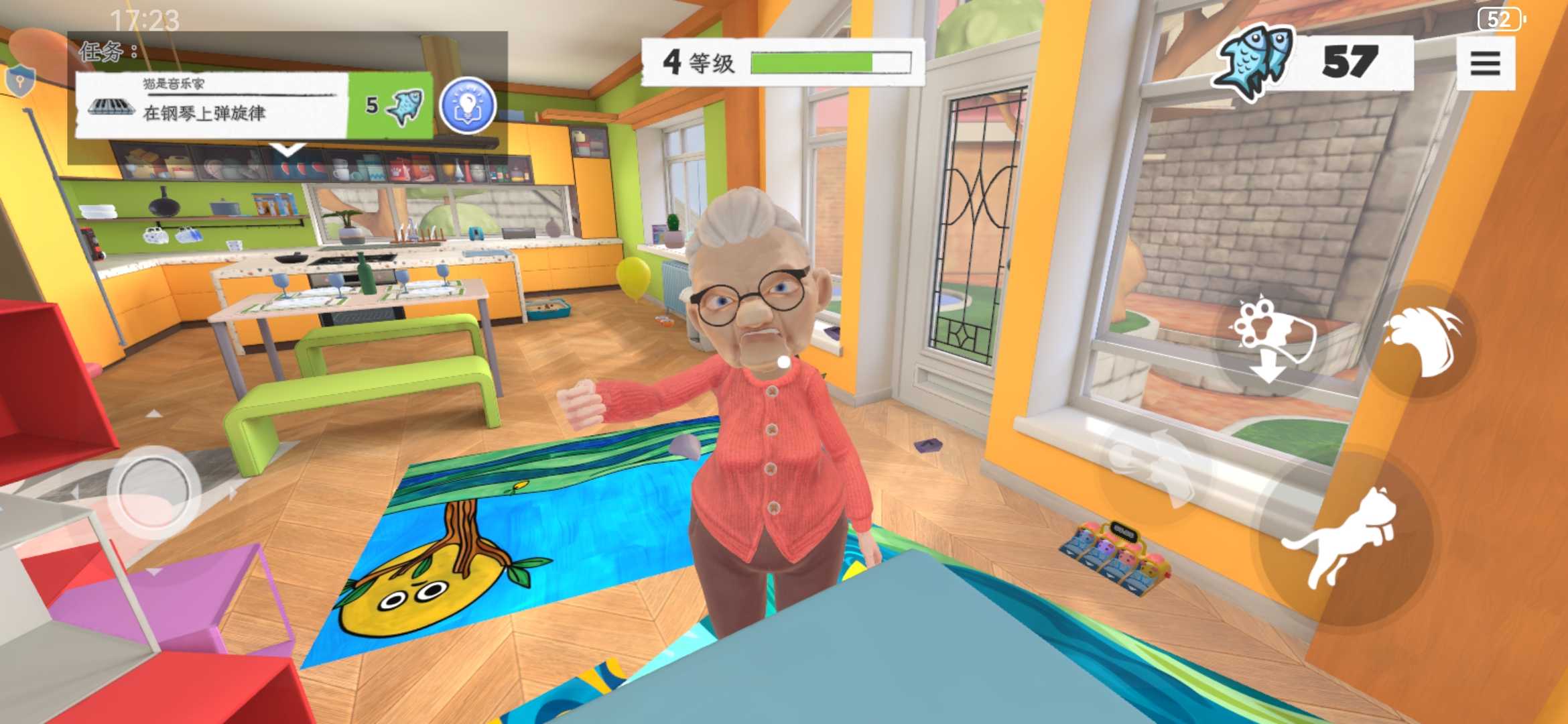Open the hamburger menu
1568x724 pixels.
[x=1485, y=64]
